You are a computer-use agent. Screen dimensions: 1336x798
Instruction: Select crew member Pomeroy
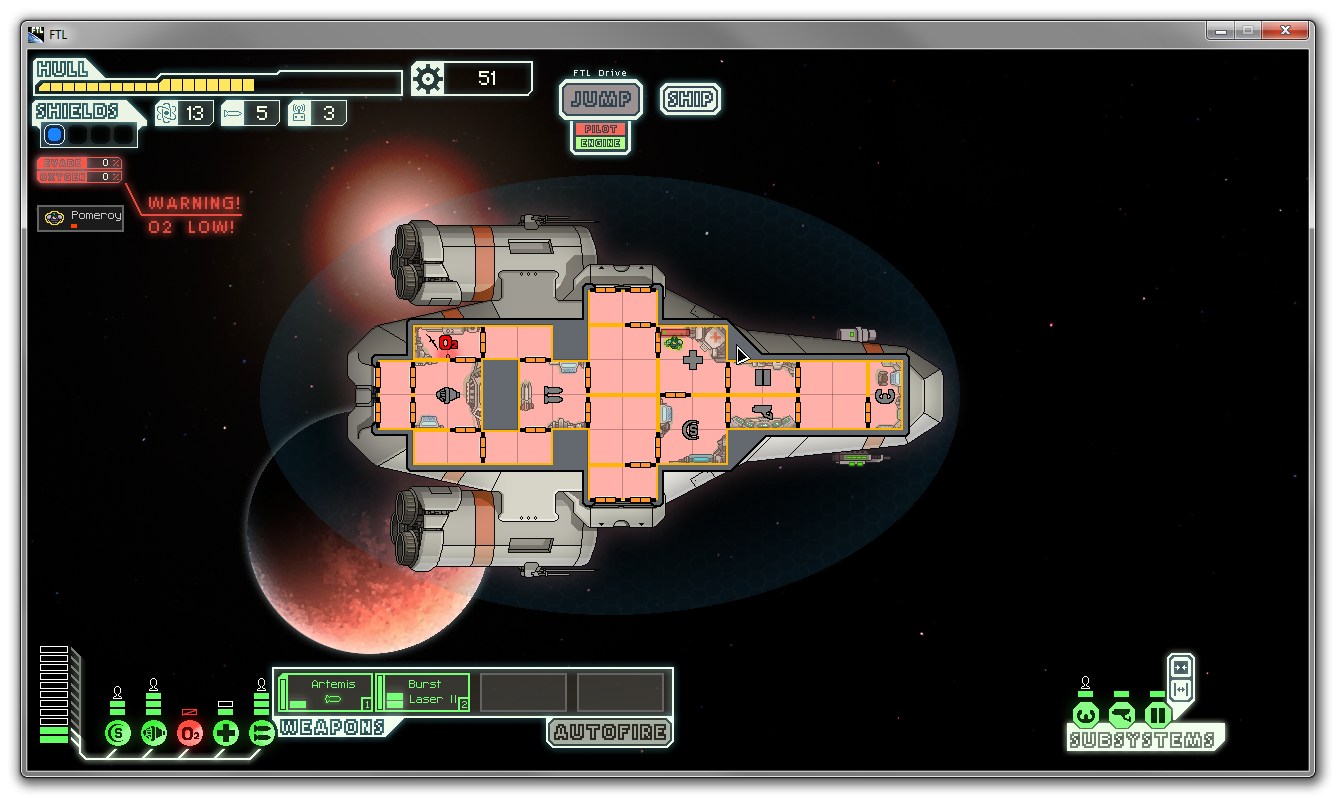coord(81,217)
